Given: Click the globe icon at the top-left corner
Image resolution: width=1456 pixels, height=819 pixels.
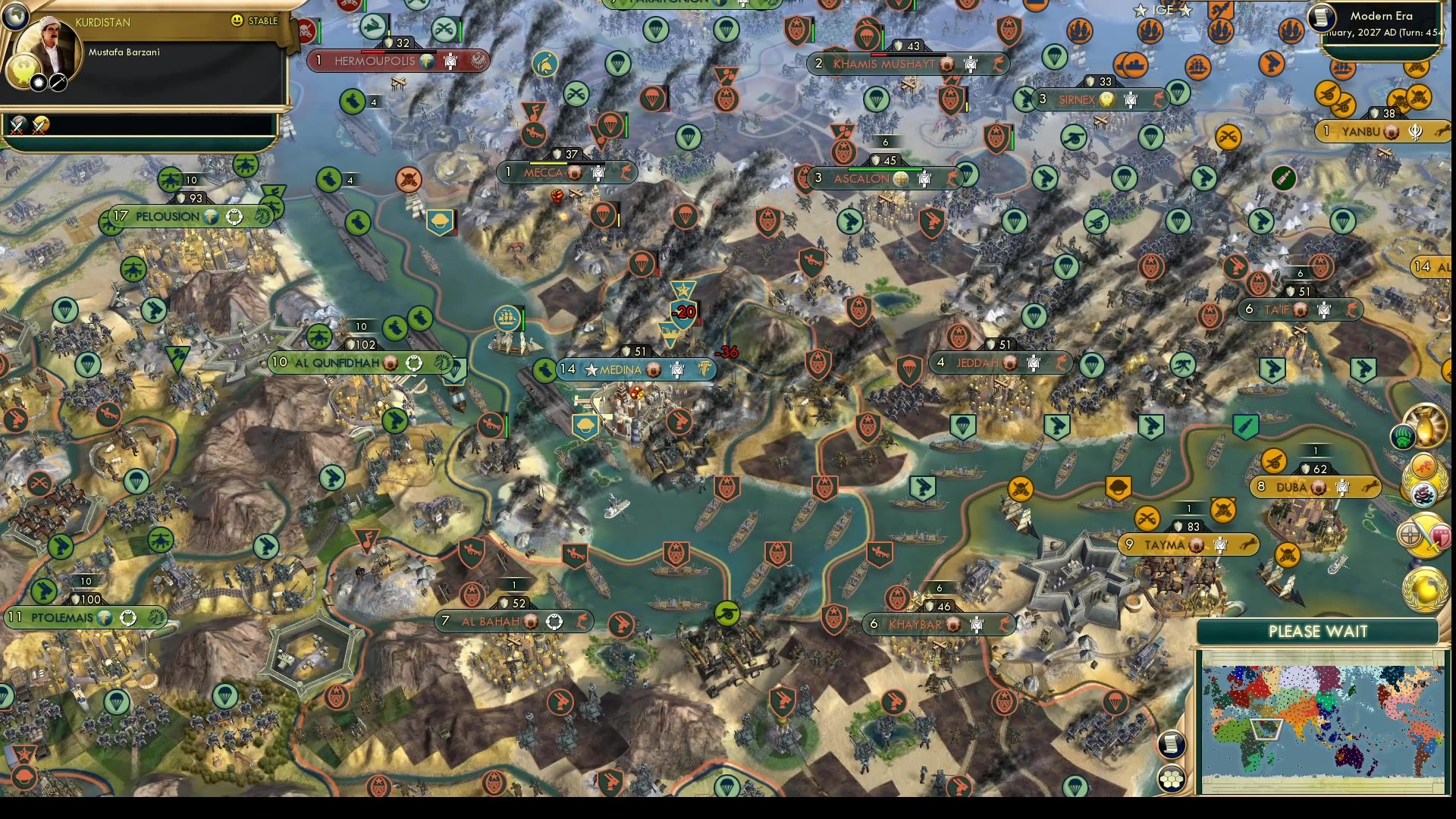Looking at the screenshot, I should [14, 17].
